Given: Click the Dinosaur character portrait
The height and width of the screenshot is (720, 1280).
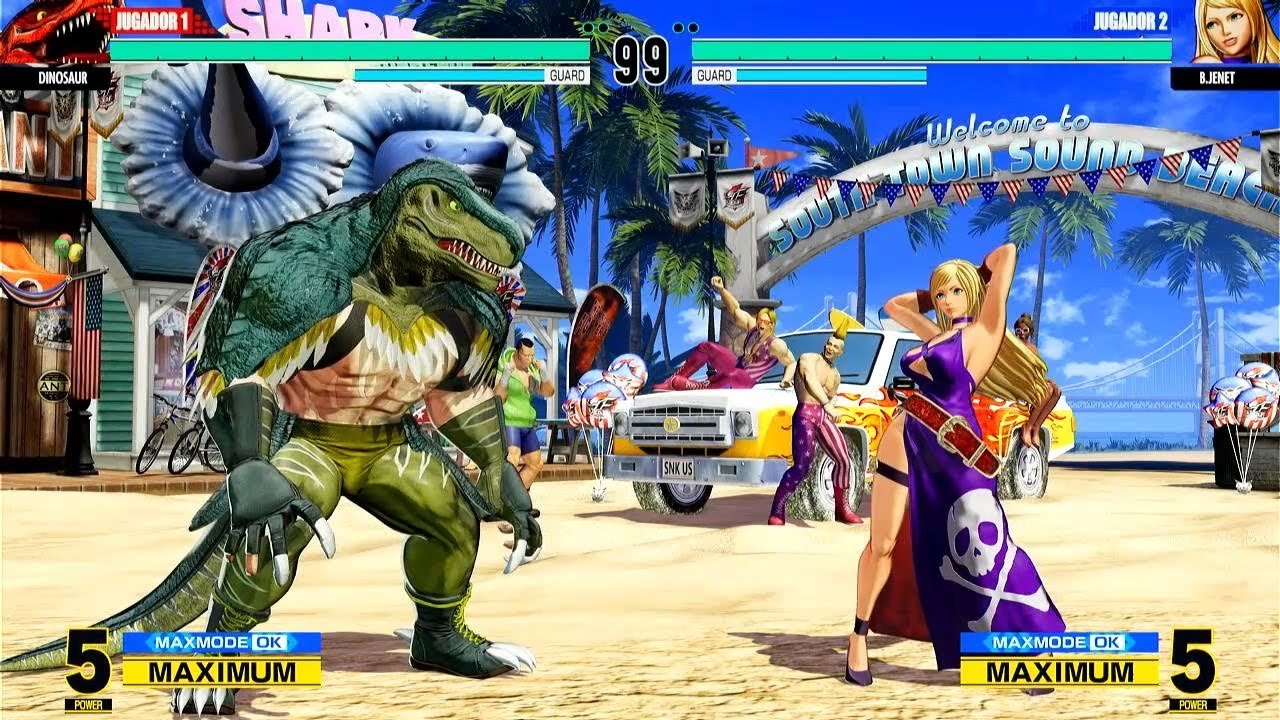Looking at the screenshot, I should pyautogui.click(x=52, y=32).
